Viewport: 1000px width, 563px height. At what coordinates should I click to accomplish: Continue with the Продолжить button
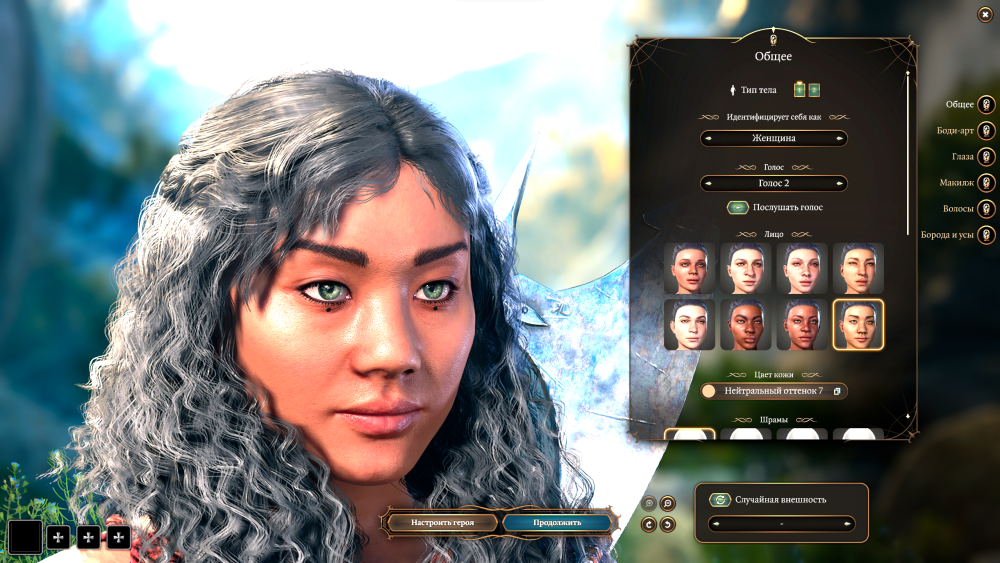[557, 522]
